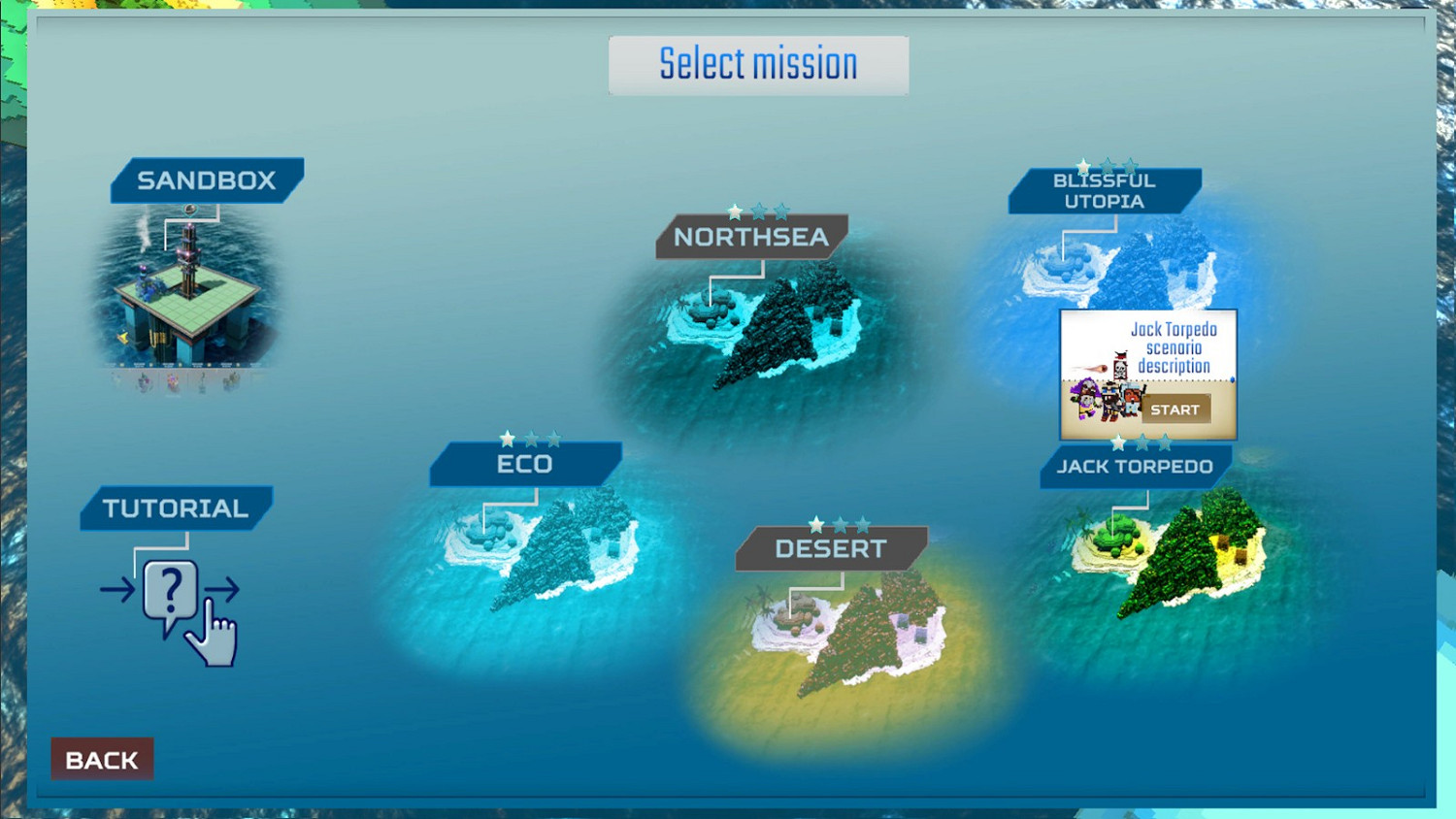Toggle the first difficulty star above Northsea
1456x819 pixels.
click(735, 209)
